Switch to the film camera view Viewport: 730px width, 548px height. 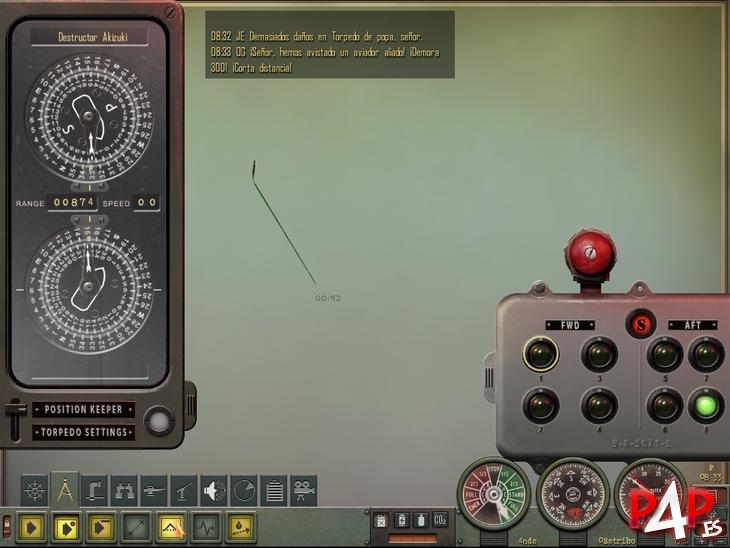(x=303, y=490)
